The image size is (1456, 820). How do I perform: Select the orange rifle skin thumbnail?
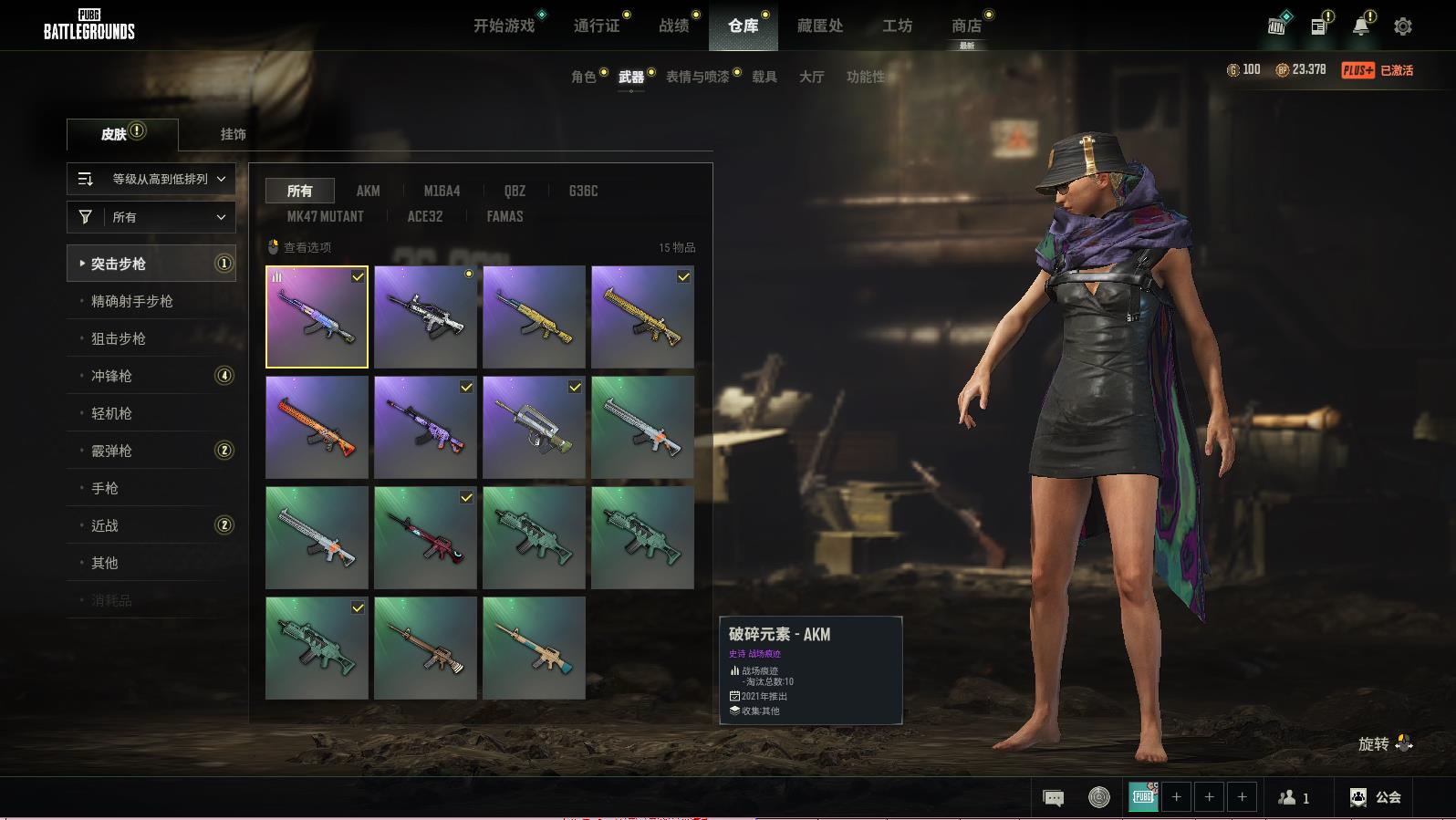coord(317,427)
